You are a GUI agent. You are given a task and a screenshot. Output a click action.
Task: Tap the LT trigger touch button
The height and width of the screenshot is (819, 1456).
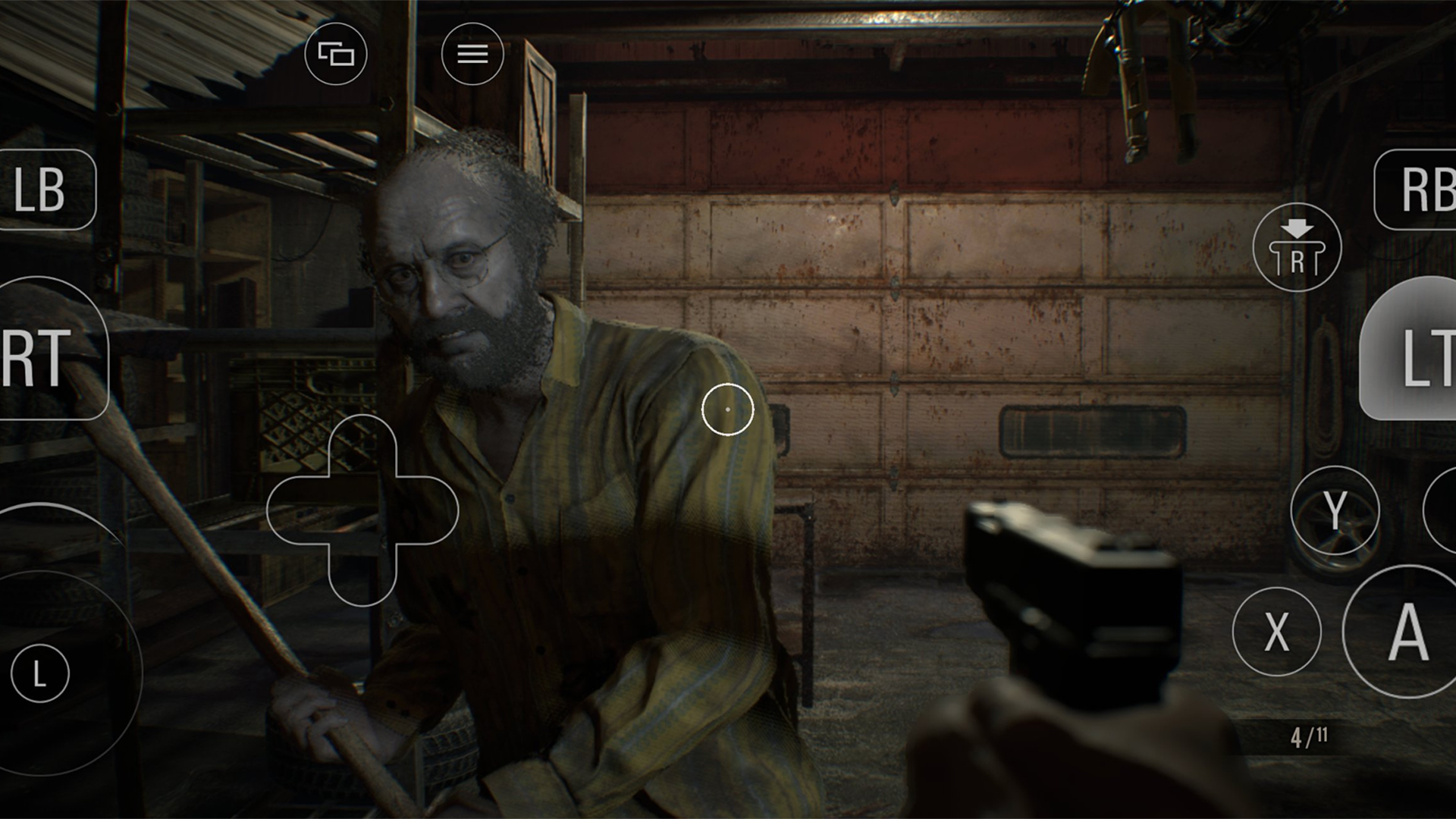pyautogui.click(x=1412, y=349)
